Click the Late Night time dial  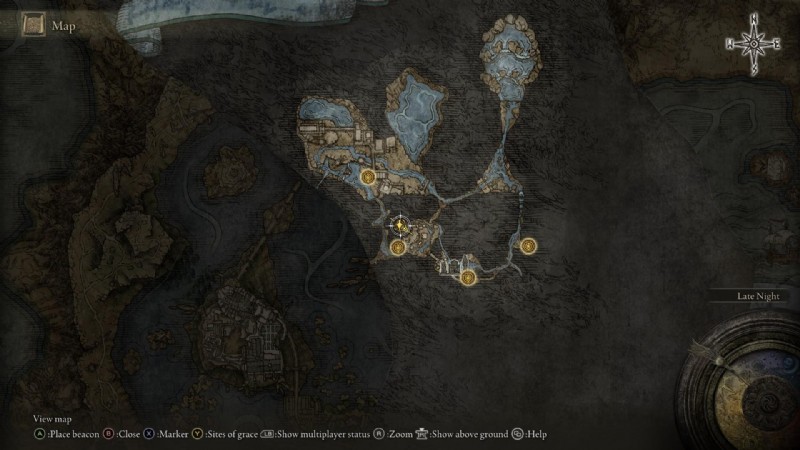pyautogui.click(x=740, y=367)
